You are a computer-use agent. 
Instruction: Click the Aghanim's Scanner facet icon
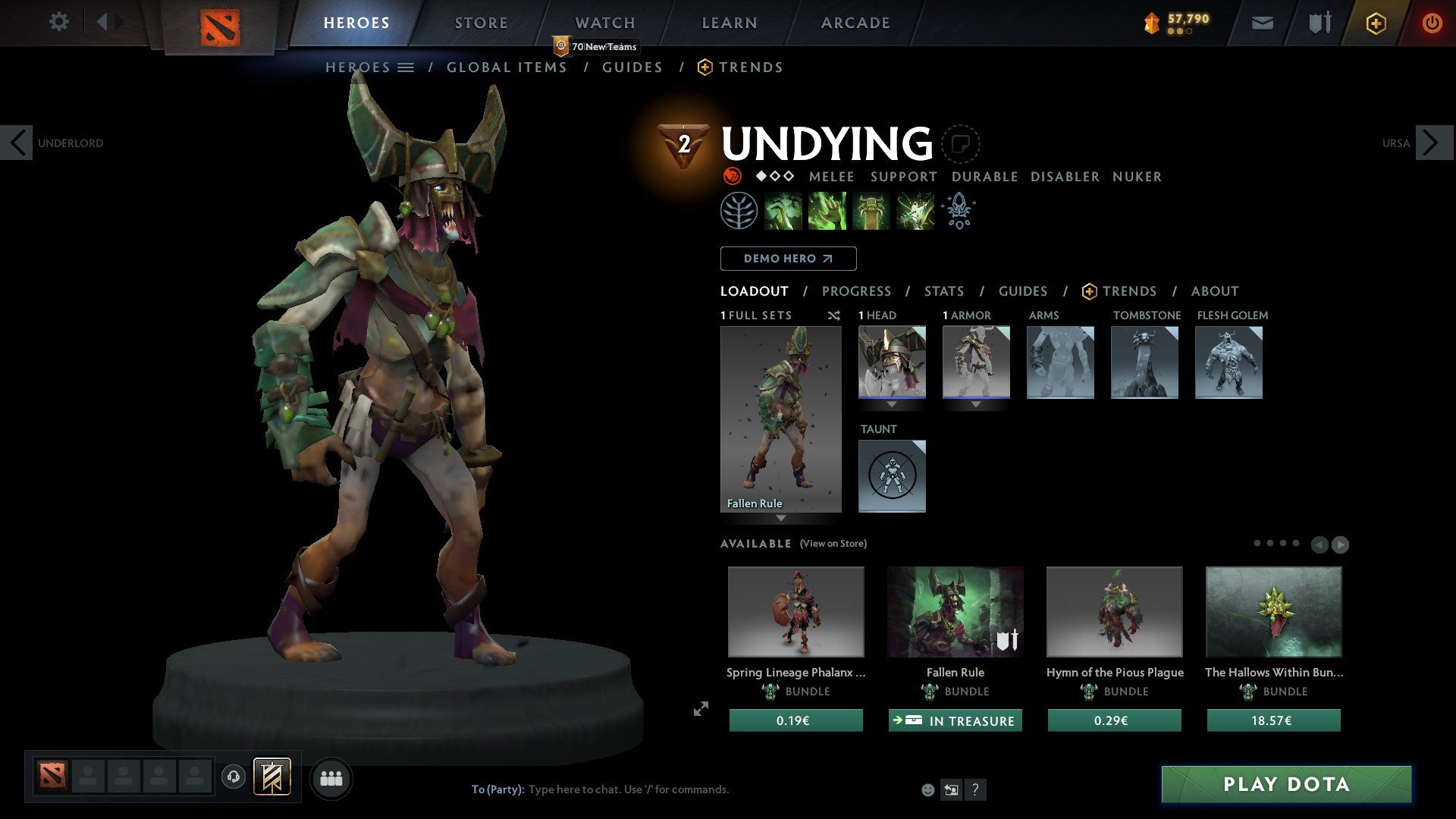(958, 211)
